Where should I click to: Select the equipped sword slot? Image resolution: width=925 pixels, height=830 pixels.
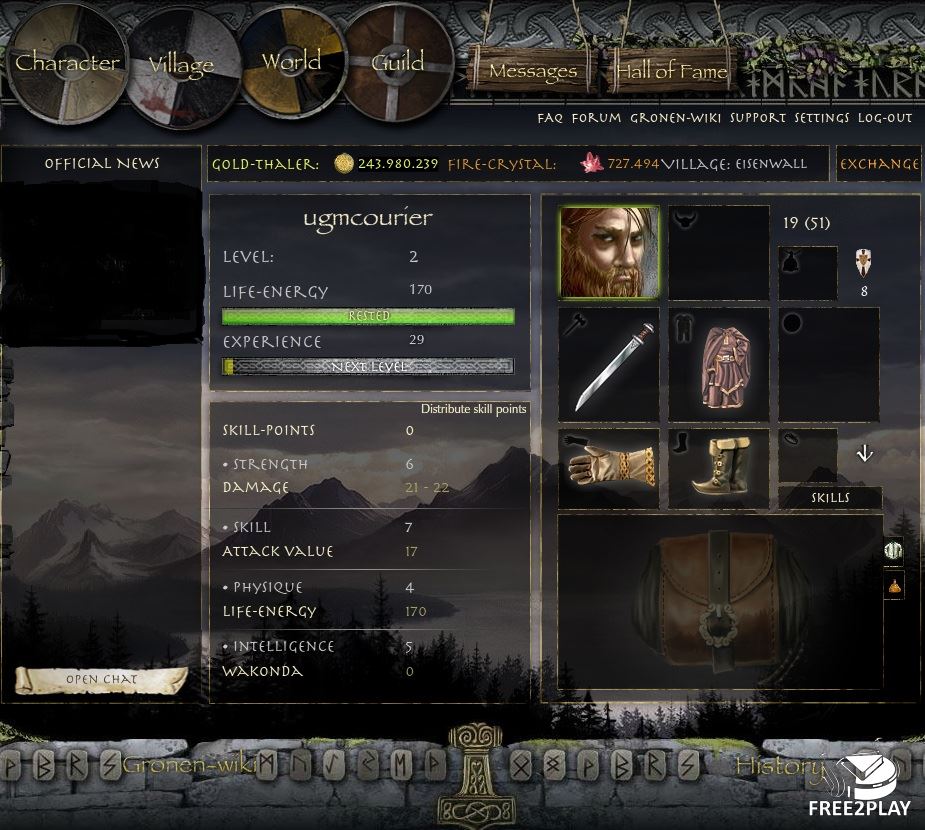(609, 364)
